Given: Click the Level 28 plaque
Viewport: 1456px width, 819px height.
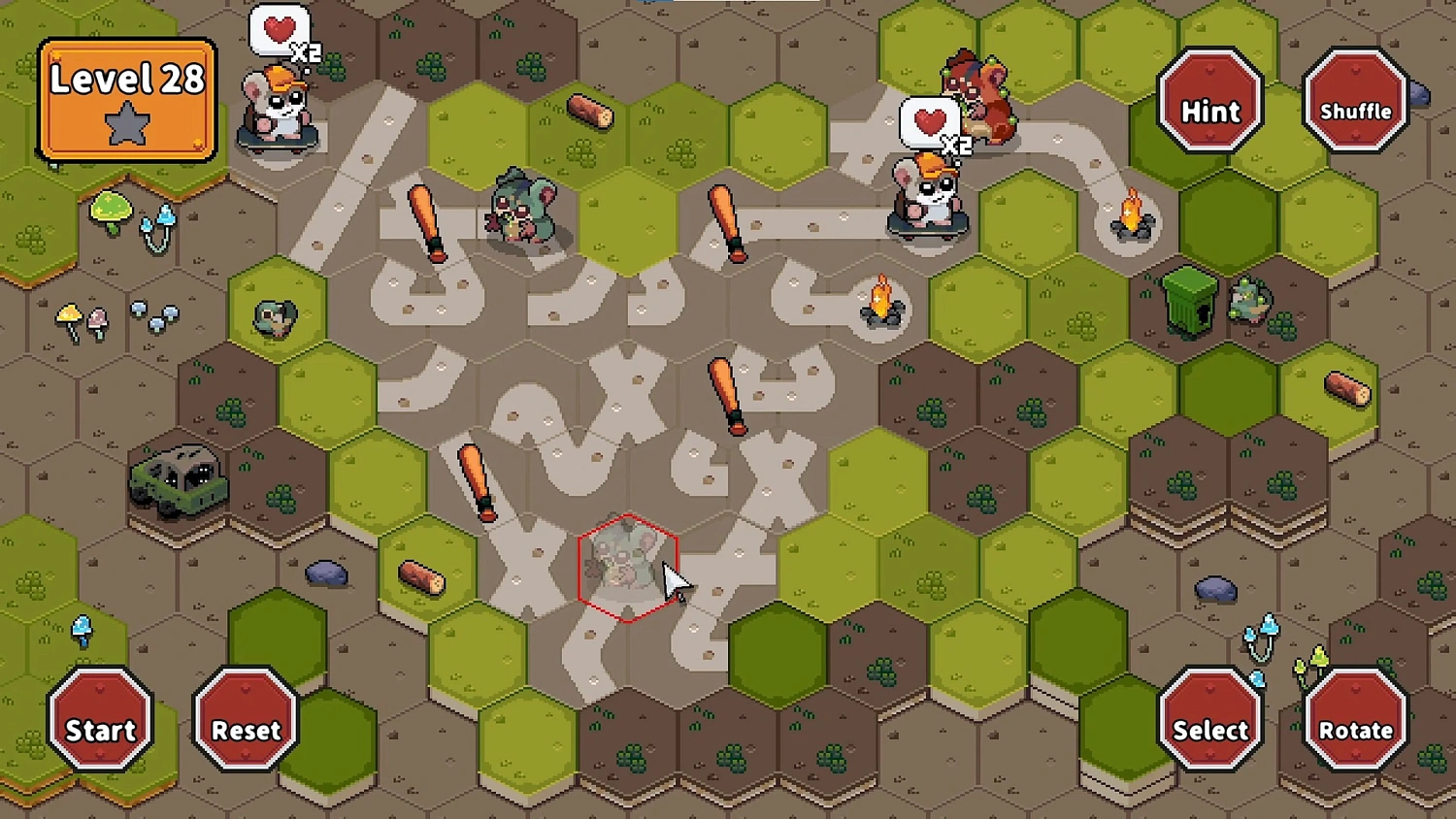Looking at the screenshot, I should [126, 97].
